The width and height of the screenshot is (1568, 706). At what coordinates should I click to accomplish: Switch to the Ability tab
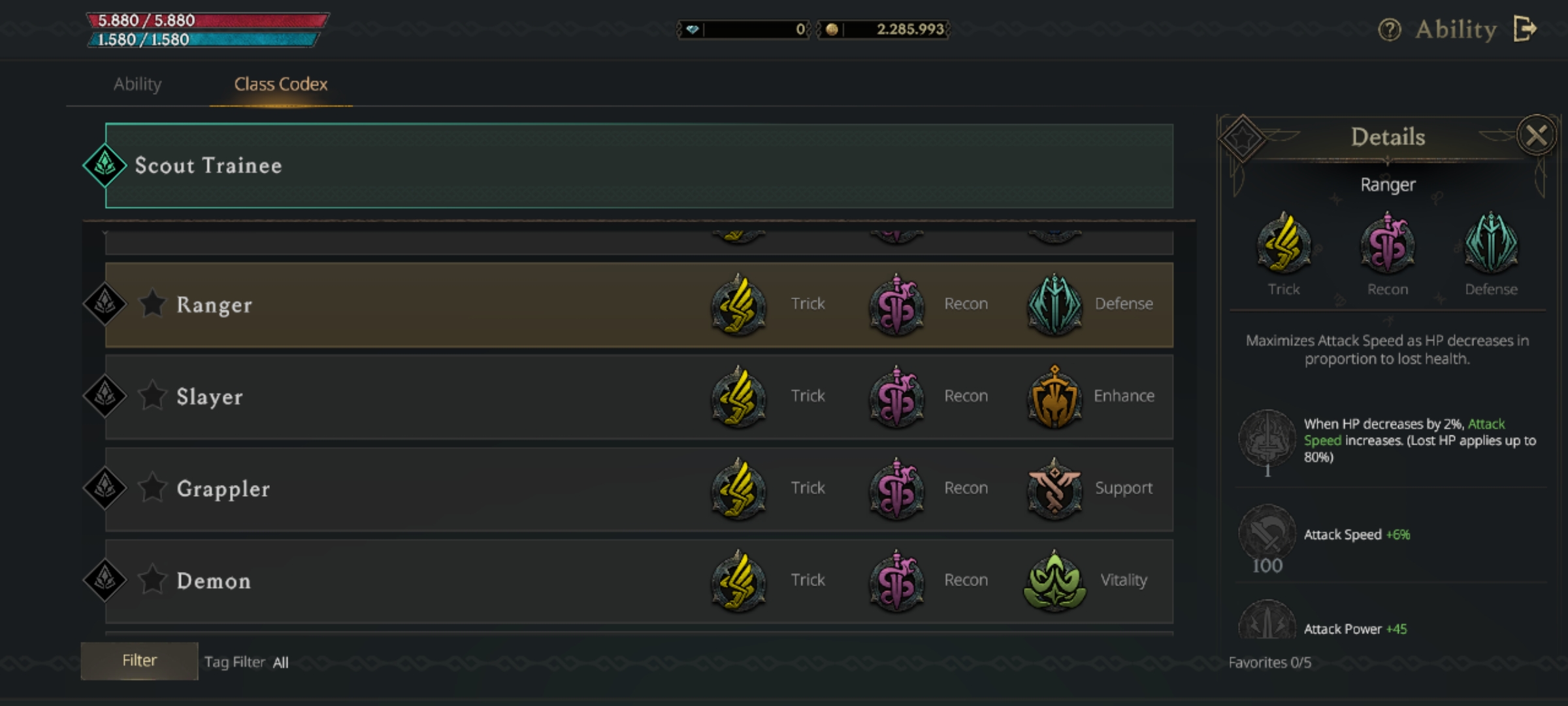pyautogui.click(x=137, y=84)
